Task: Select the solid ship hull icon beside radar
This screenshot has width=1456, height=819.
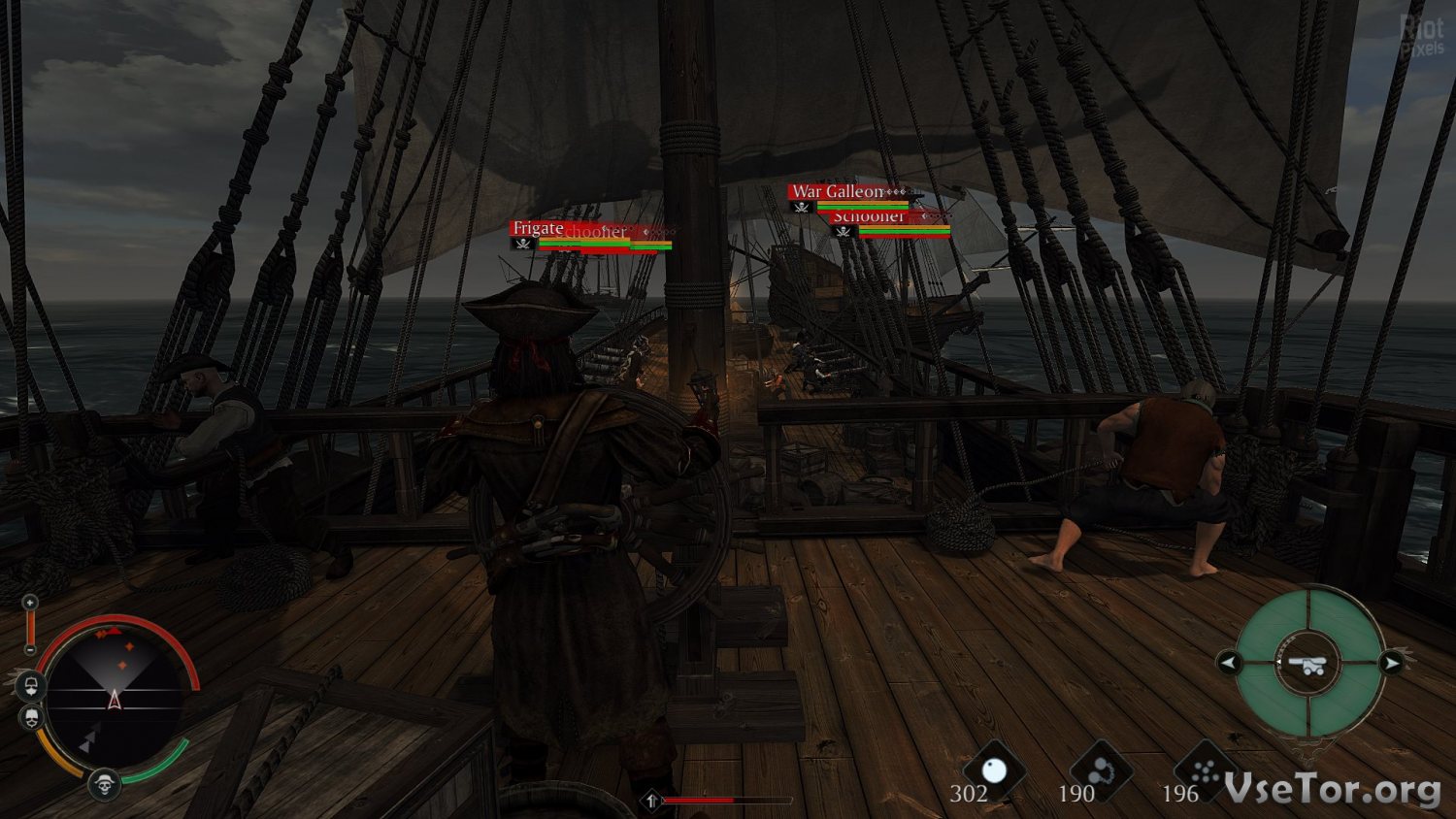Action: click(x=31, y=718)
